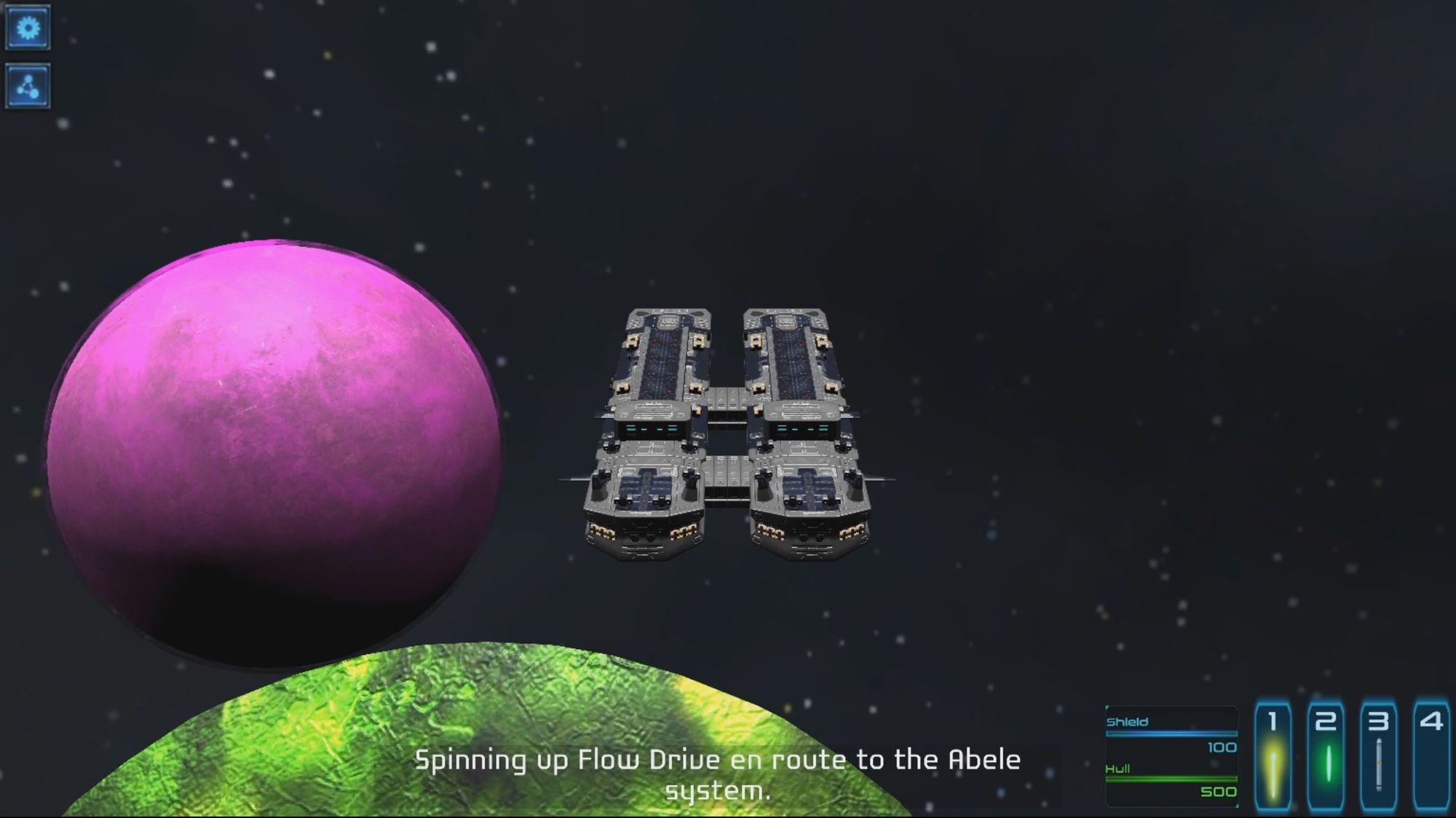
Task: Click the Shield label in the status panel
Action: point(1127,721)
